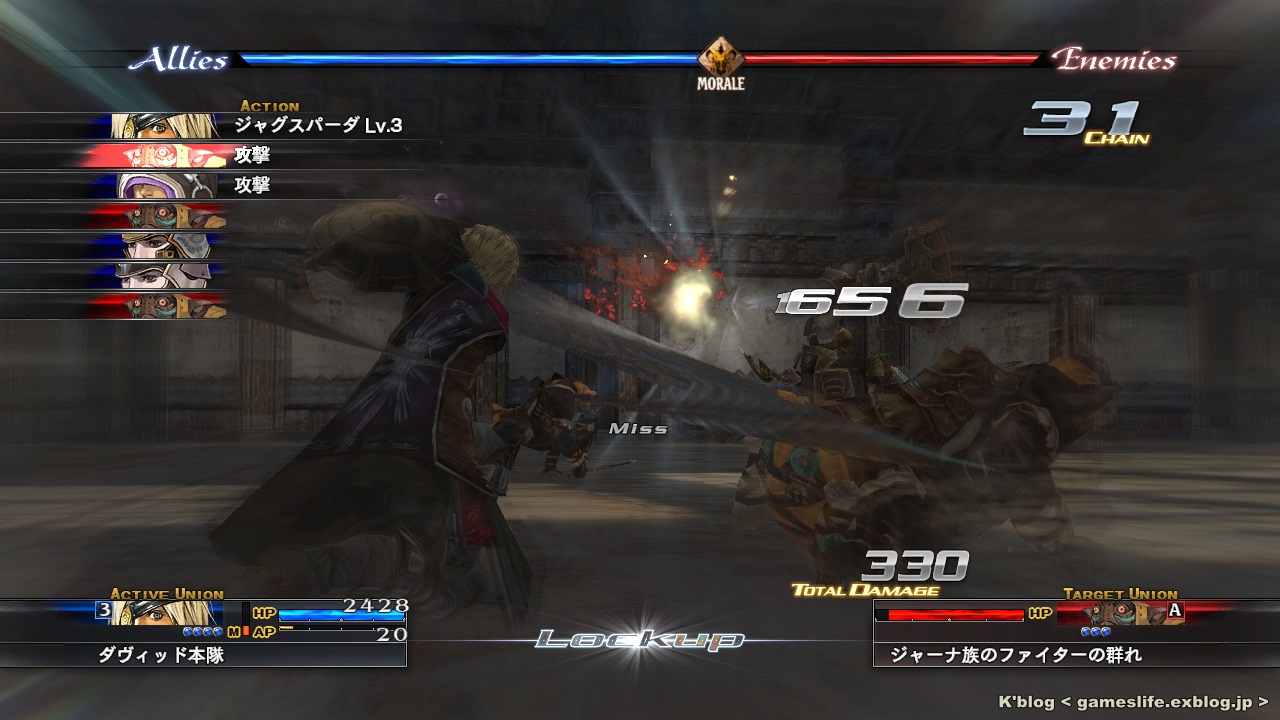Image resolution: width=1280 pixels, height=720 pixels.
Task: Click the ダヴィッド本隊 union name panel
Action: 203,655
